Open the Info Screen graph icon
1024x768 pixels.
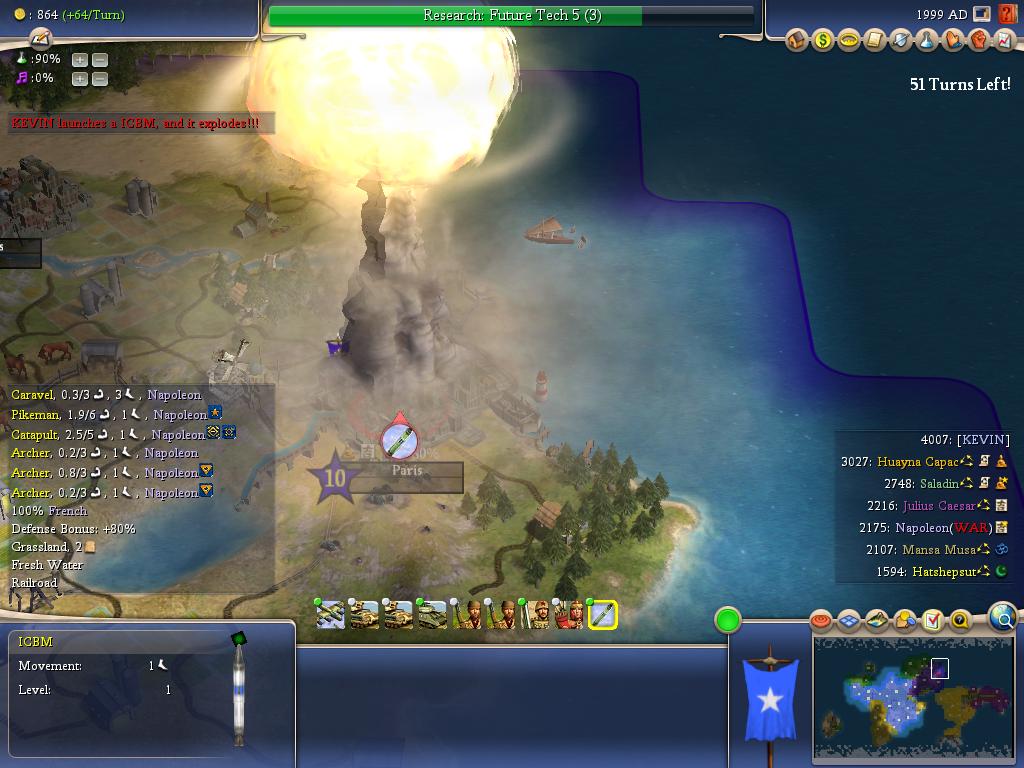click(1003, 41)
